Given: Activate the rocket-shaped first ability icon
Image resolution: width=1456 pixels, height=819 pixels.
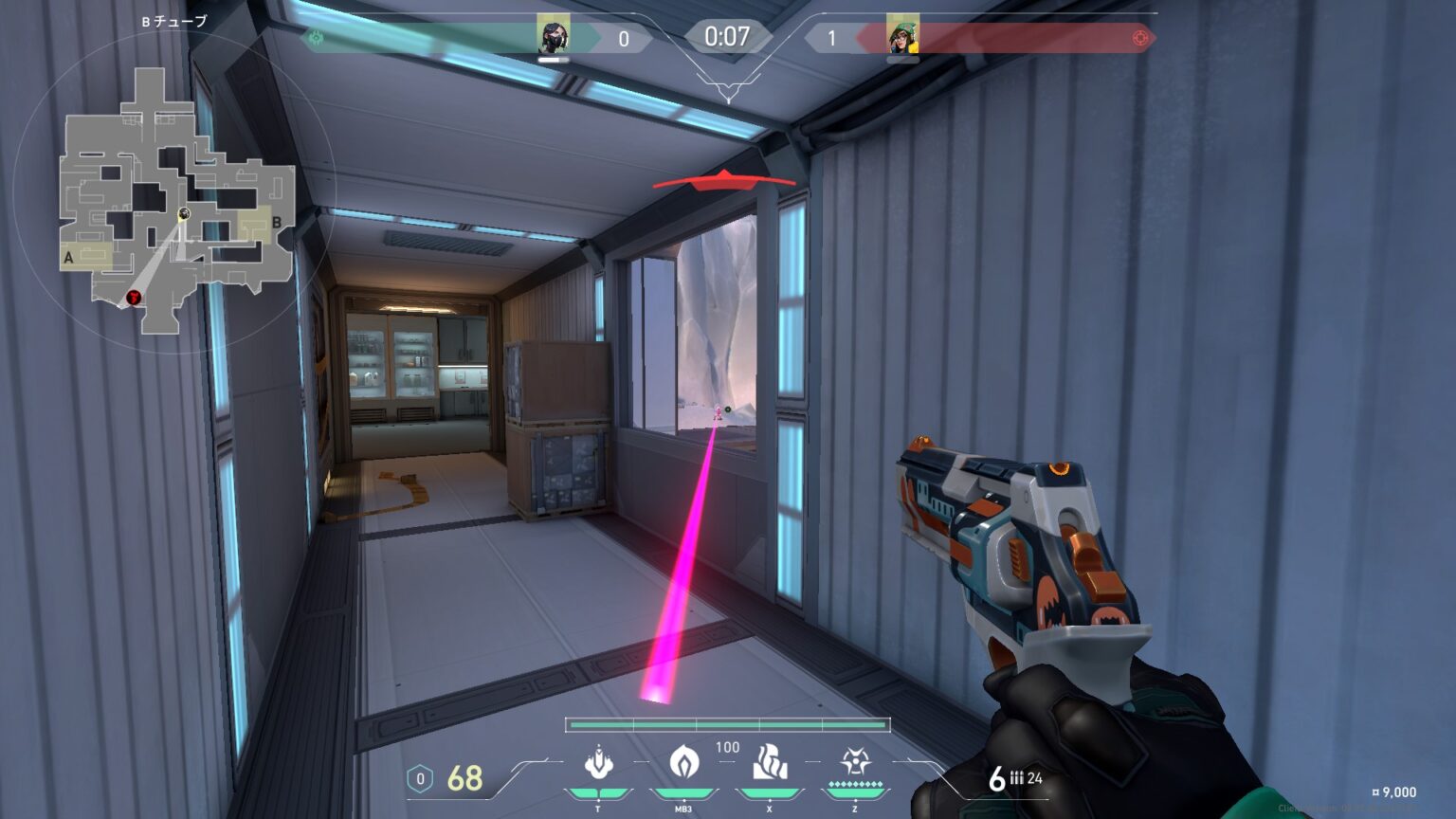Looking at the screenshot, I should click(598, 762).
